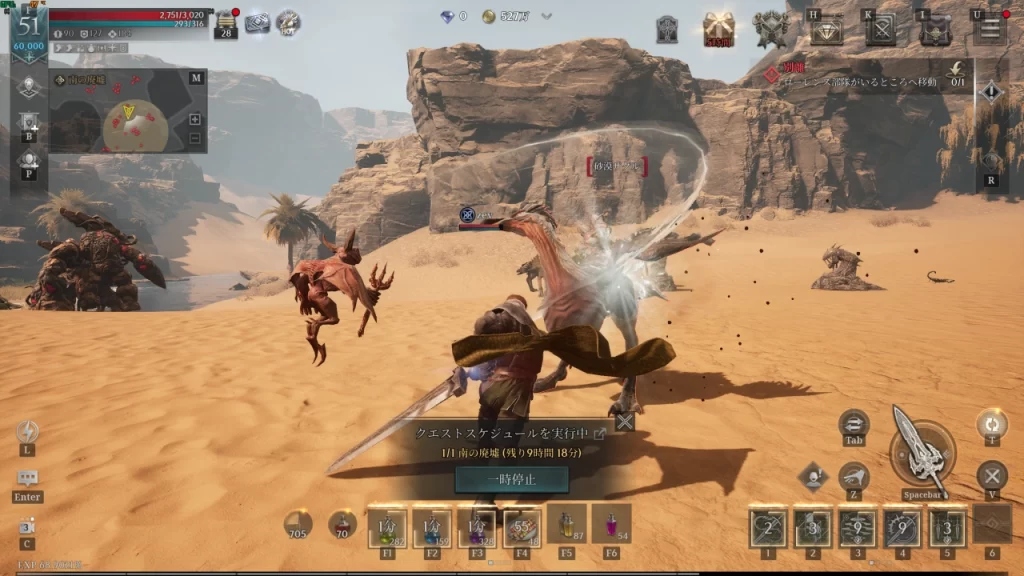Close the quest schedule banner

pos(625,422)
